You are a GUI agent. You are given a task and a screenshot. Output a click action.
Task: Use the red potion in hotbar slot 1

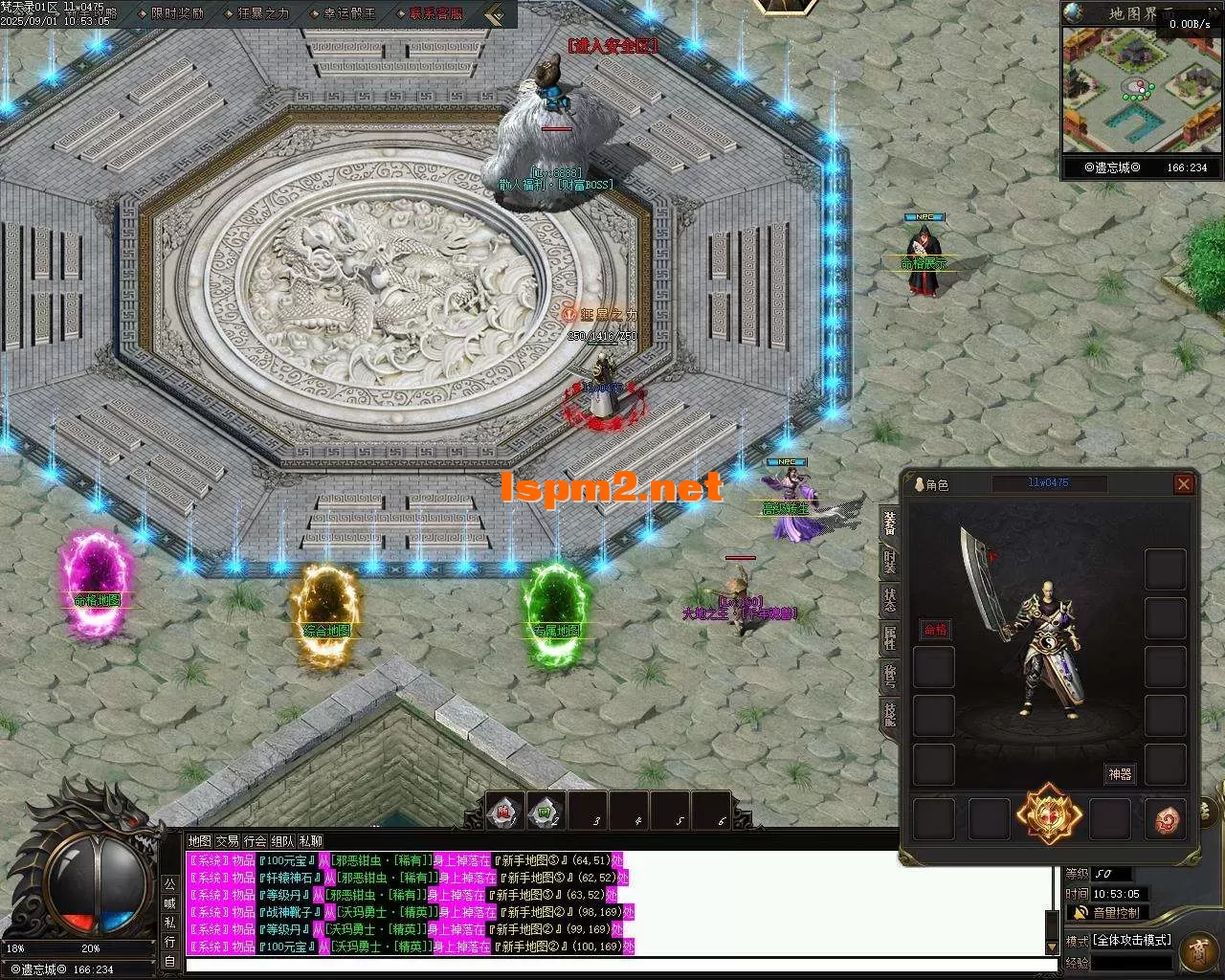point(504,812)
